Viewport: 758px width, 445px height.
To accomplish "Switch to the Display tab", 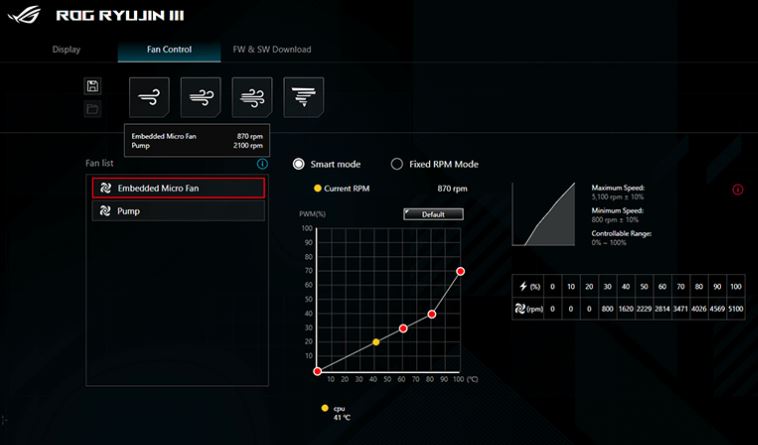I will tap(66, 49).
